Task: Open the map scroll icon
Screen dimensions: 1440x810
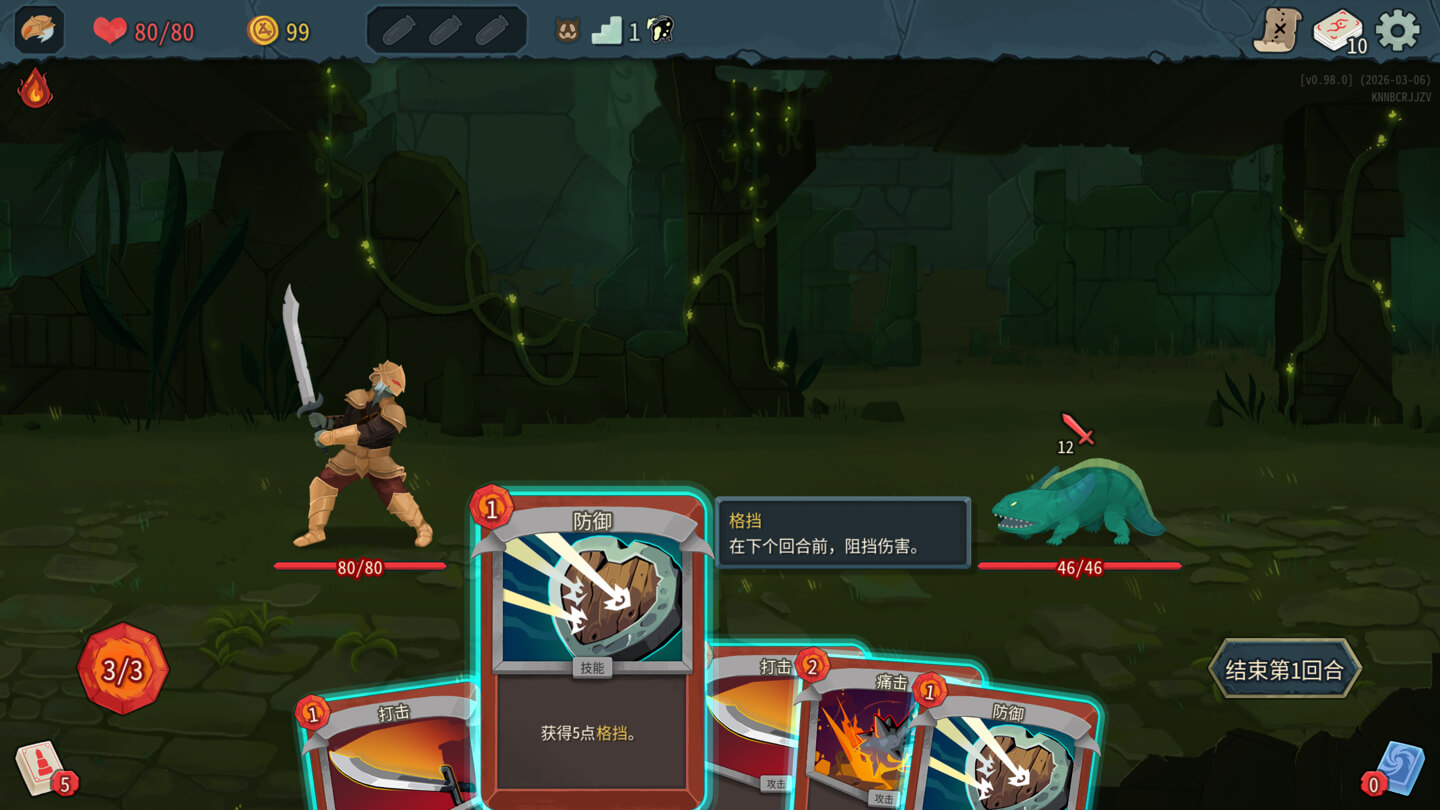Action: tap(1277, 31)
